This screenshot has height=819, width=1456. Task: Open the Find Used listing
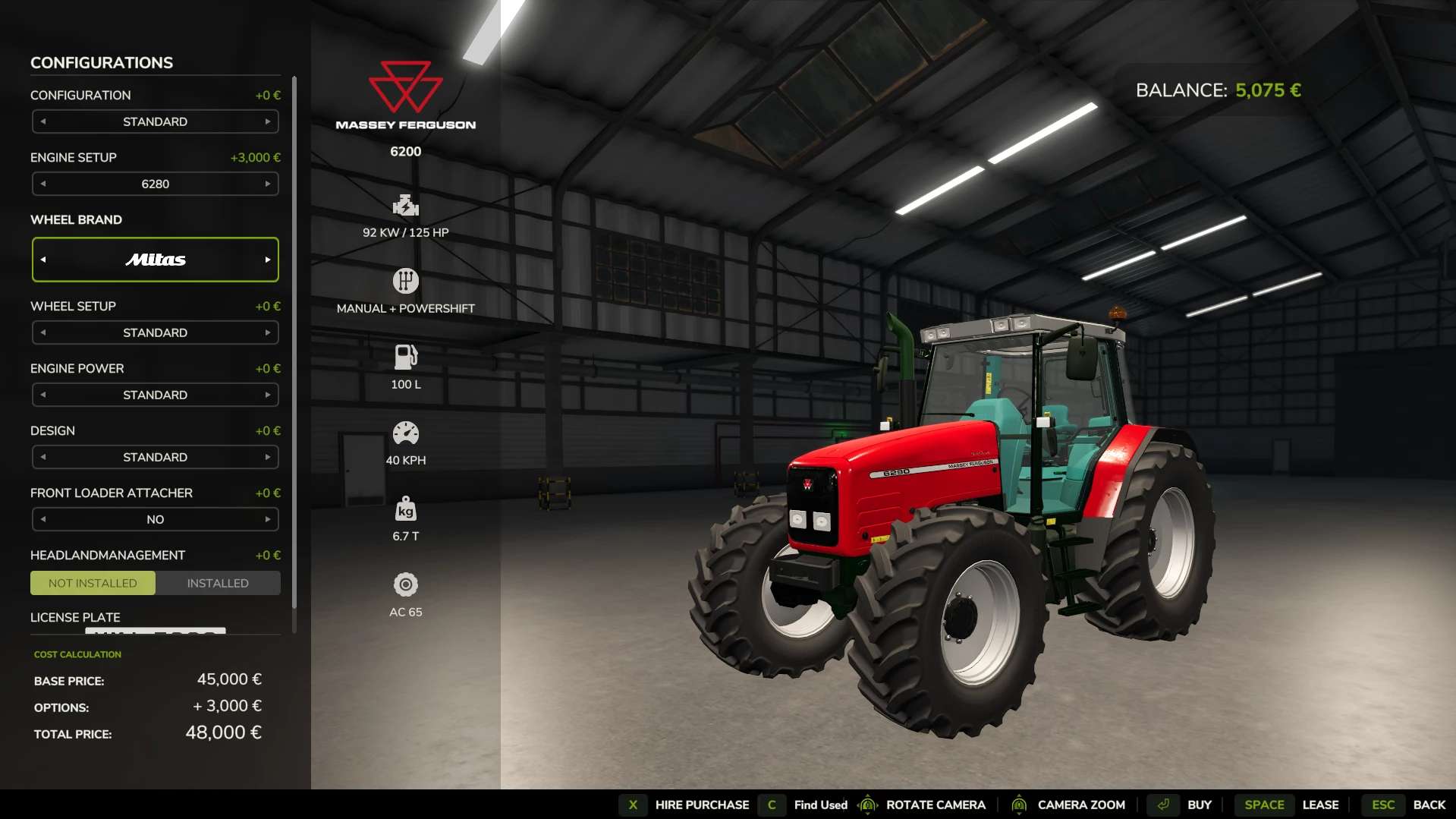tap(819, 805)
